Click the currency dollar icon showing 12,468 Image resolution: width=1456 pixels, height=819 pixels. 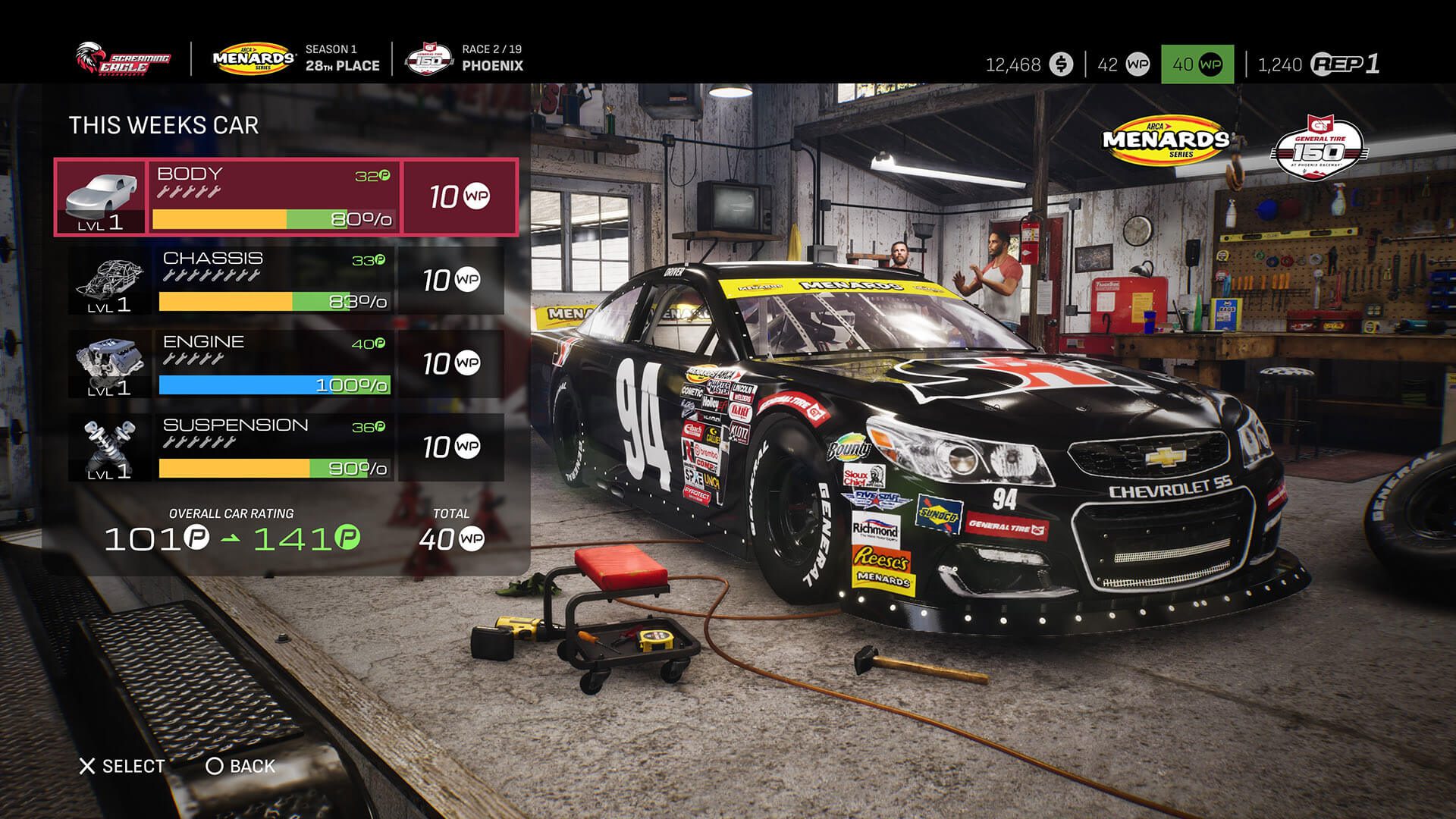tap(1062, 66)
